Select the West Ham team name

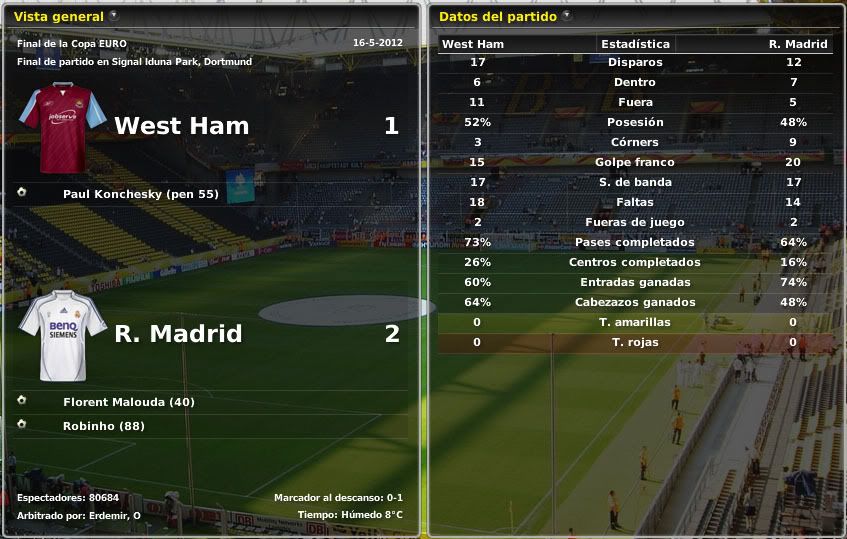pyautogui.click(x=181, y=126)
